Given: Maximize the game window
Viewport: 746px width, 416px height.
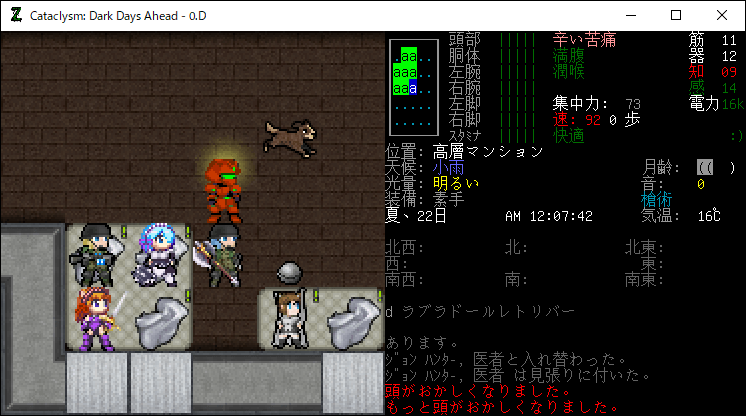Looking at the screenshot, I should tap(676, 15).
